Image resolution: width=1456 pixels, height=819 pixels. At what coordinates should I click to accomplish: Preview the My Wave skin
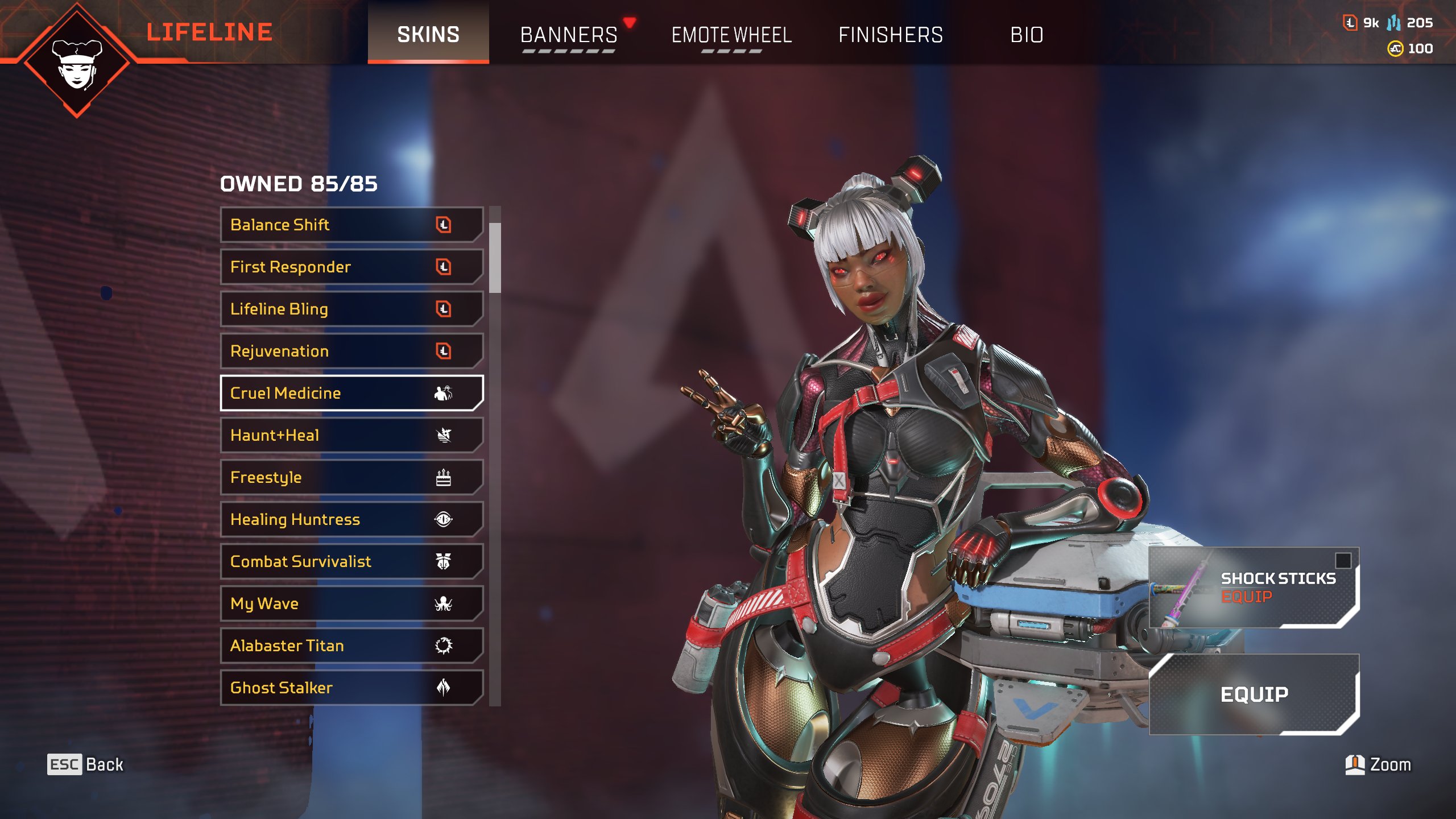[x=351, y=603]
